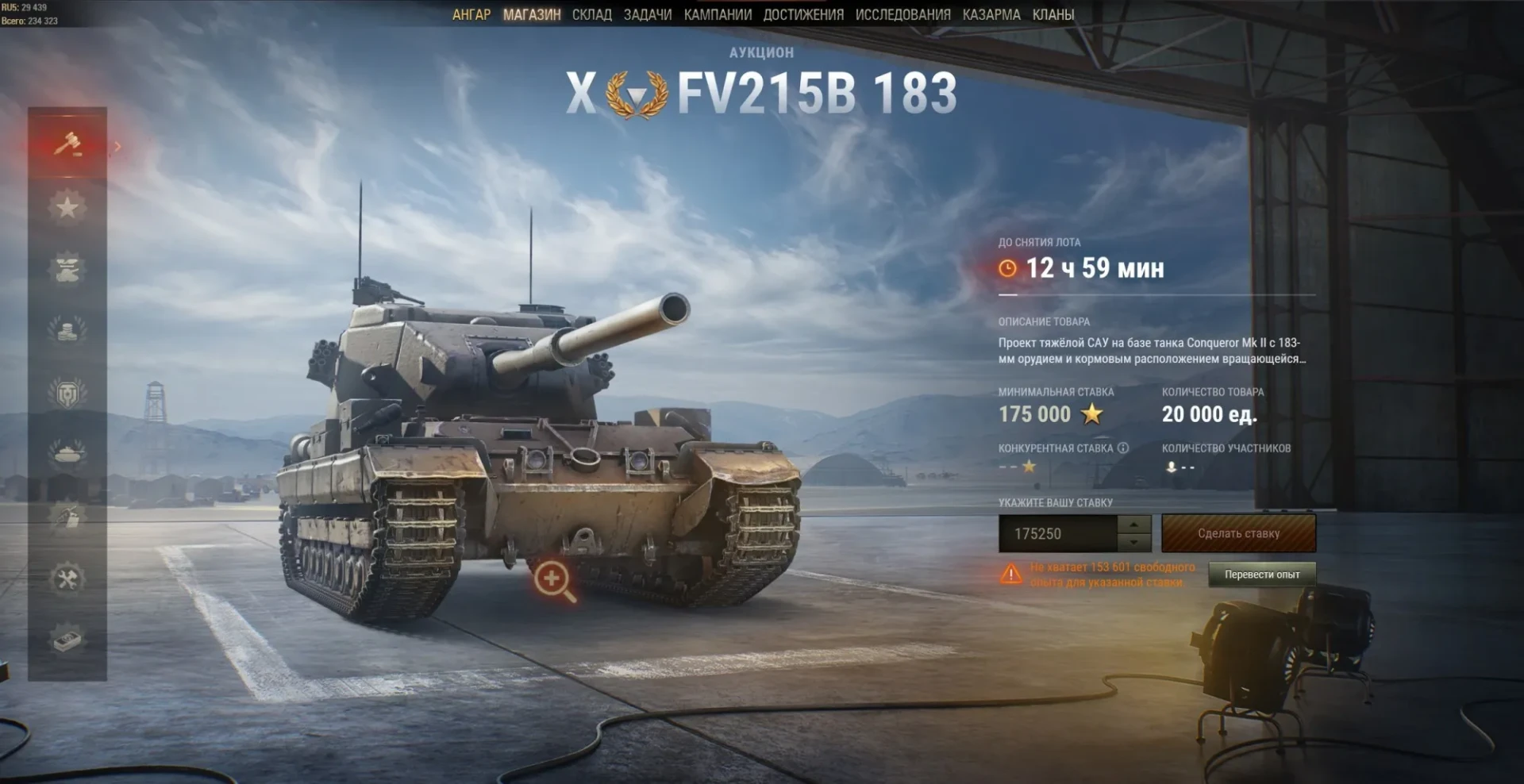Switch to the МАГАЗИН tab
This screenshot has width=1524, height=784.
(x=532, y=14)
